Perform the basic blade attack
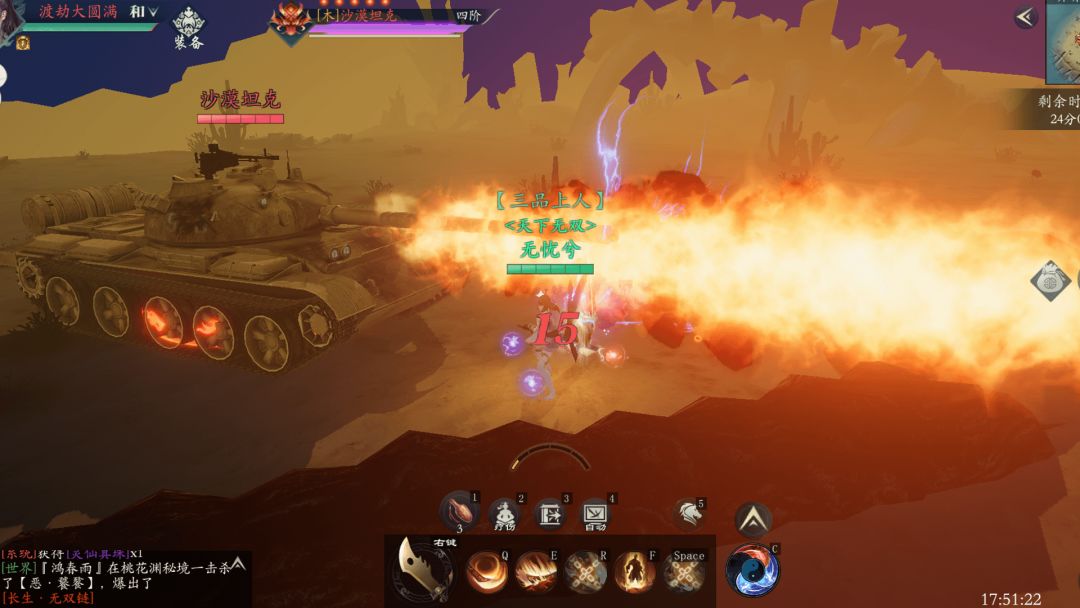Image resolution: width=1080 pixels, height=608 pixels. 422,570
